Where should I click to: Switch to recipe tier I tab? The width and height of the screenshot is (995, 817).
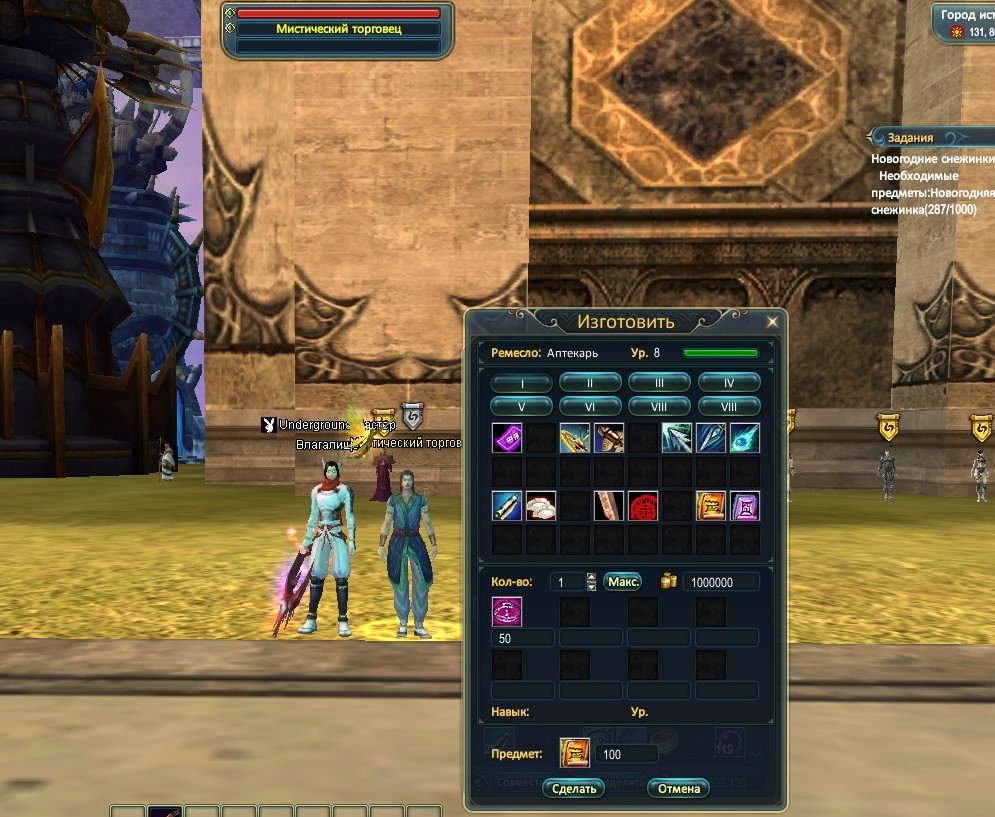pyautogui.click(x=522, y=383)
